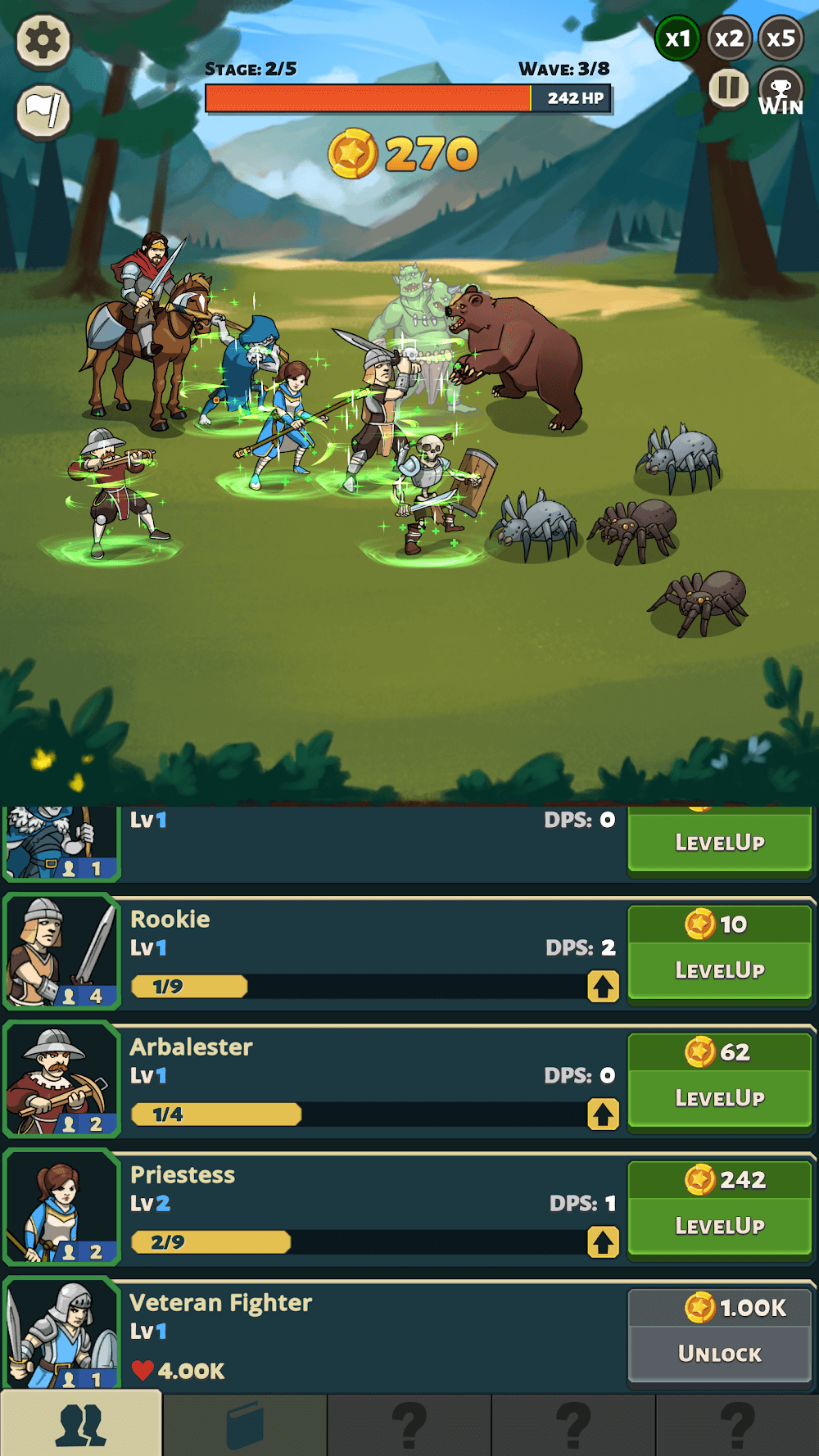Viewport: 819px width, 1456px height.
Task: Choose the Priestess portrait
Action: [x=61, y=1207]
